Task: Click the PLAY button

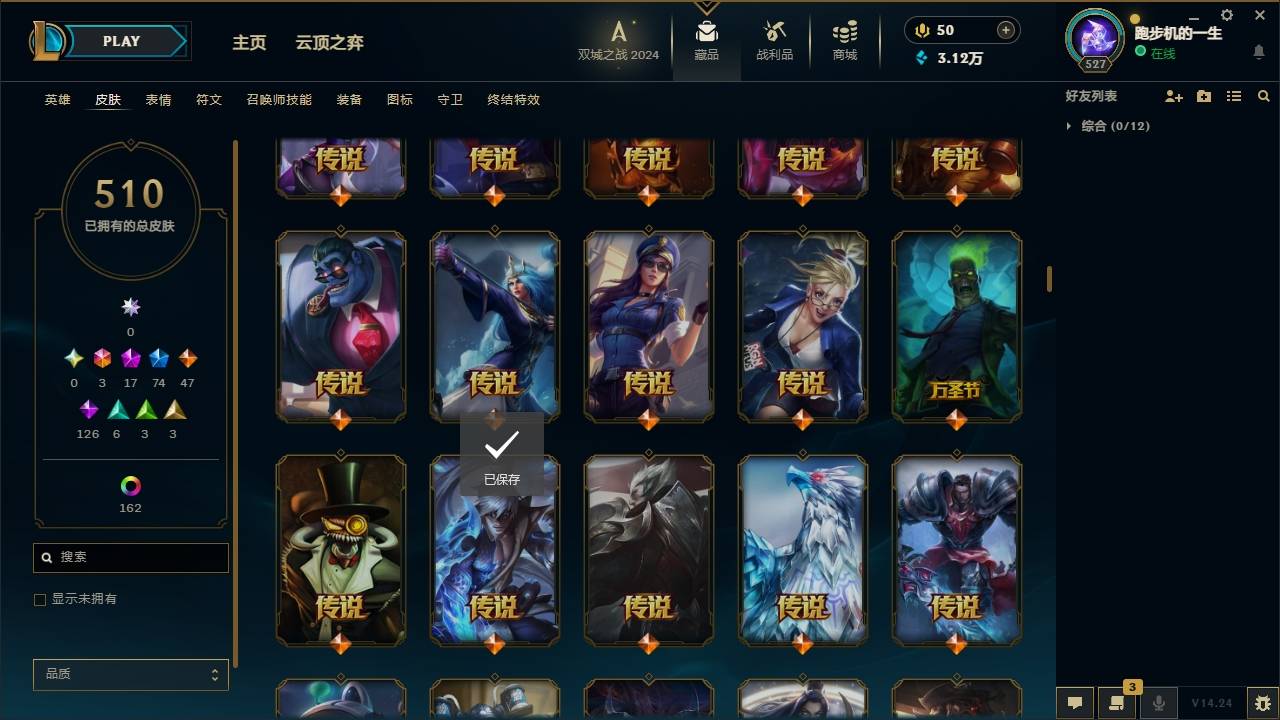Action: pos(120,41)
